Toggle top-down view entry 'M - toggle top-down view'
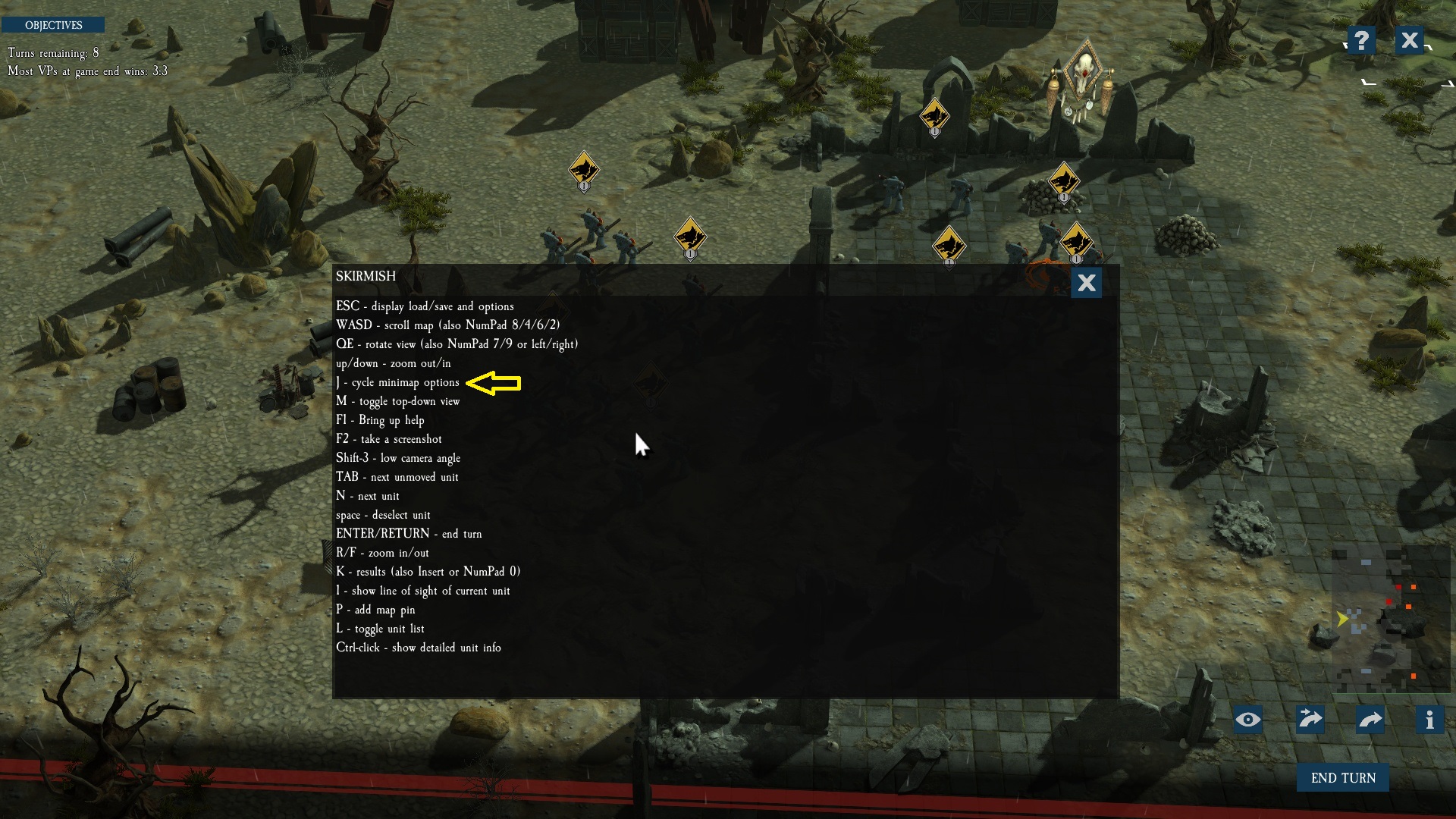1456x819 pixels. pyautogui.click(x=399, y=401)
